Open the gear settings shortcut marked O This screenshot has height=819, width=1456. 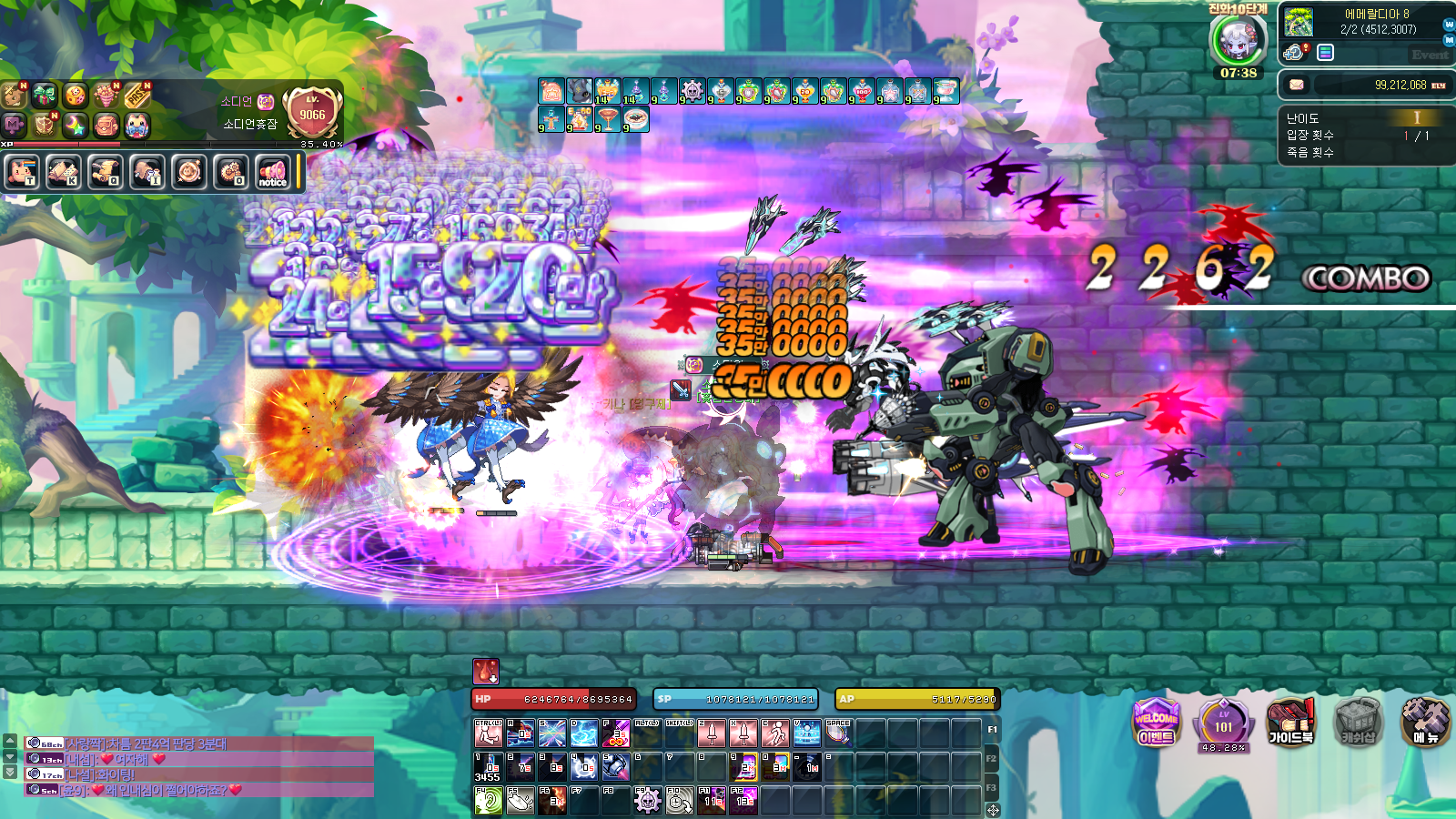(x=230, y=171)
